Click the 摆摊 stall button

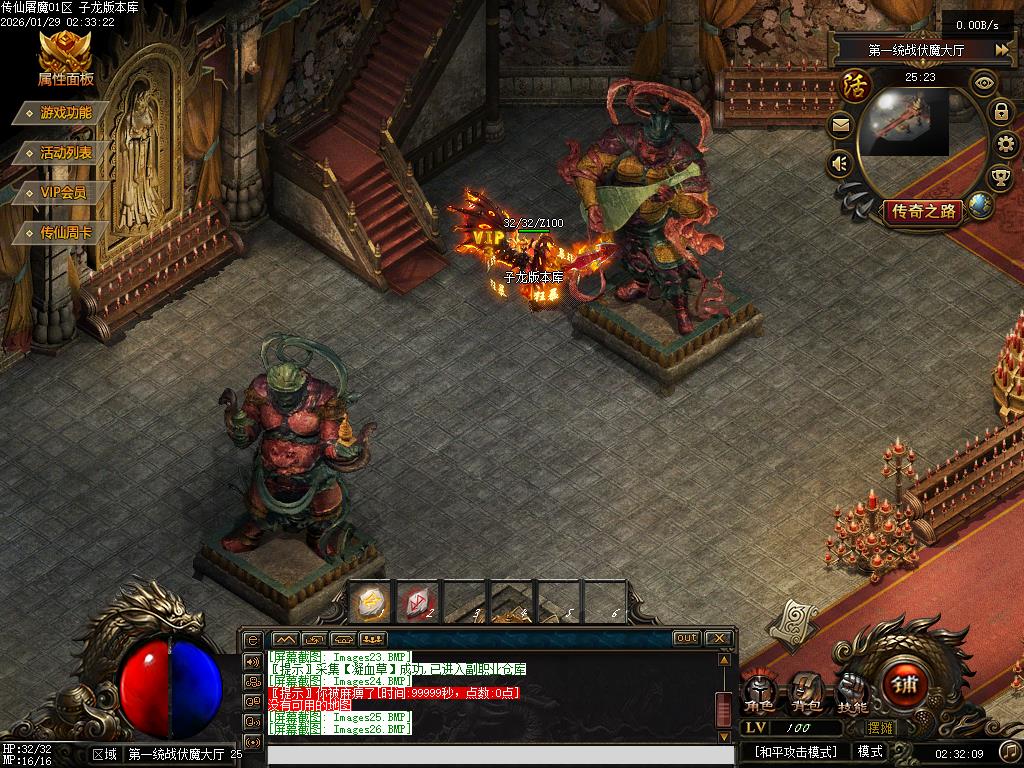click(882, 728)
